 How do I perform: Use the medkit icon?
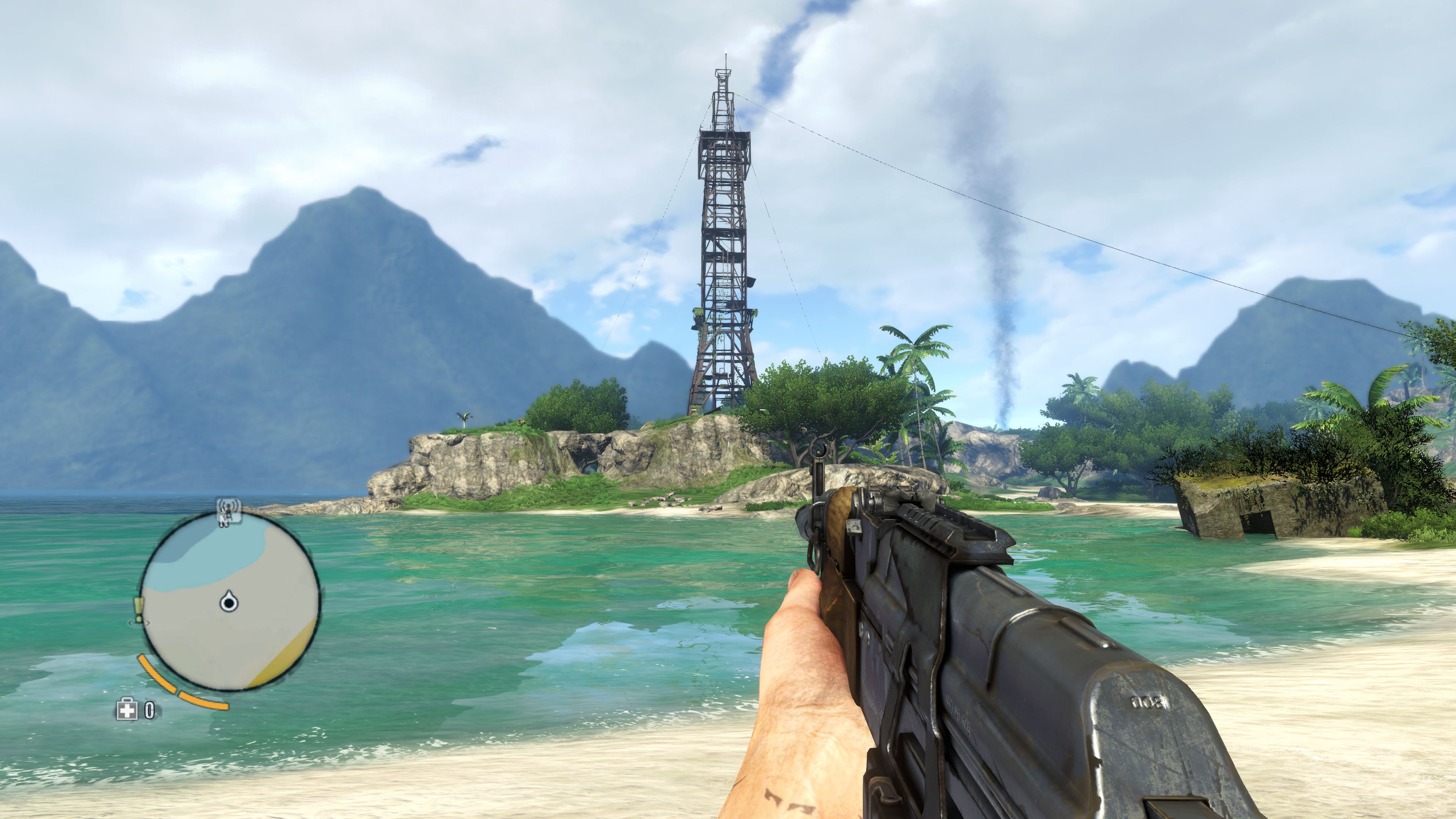(127, 710)
